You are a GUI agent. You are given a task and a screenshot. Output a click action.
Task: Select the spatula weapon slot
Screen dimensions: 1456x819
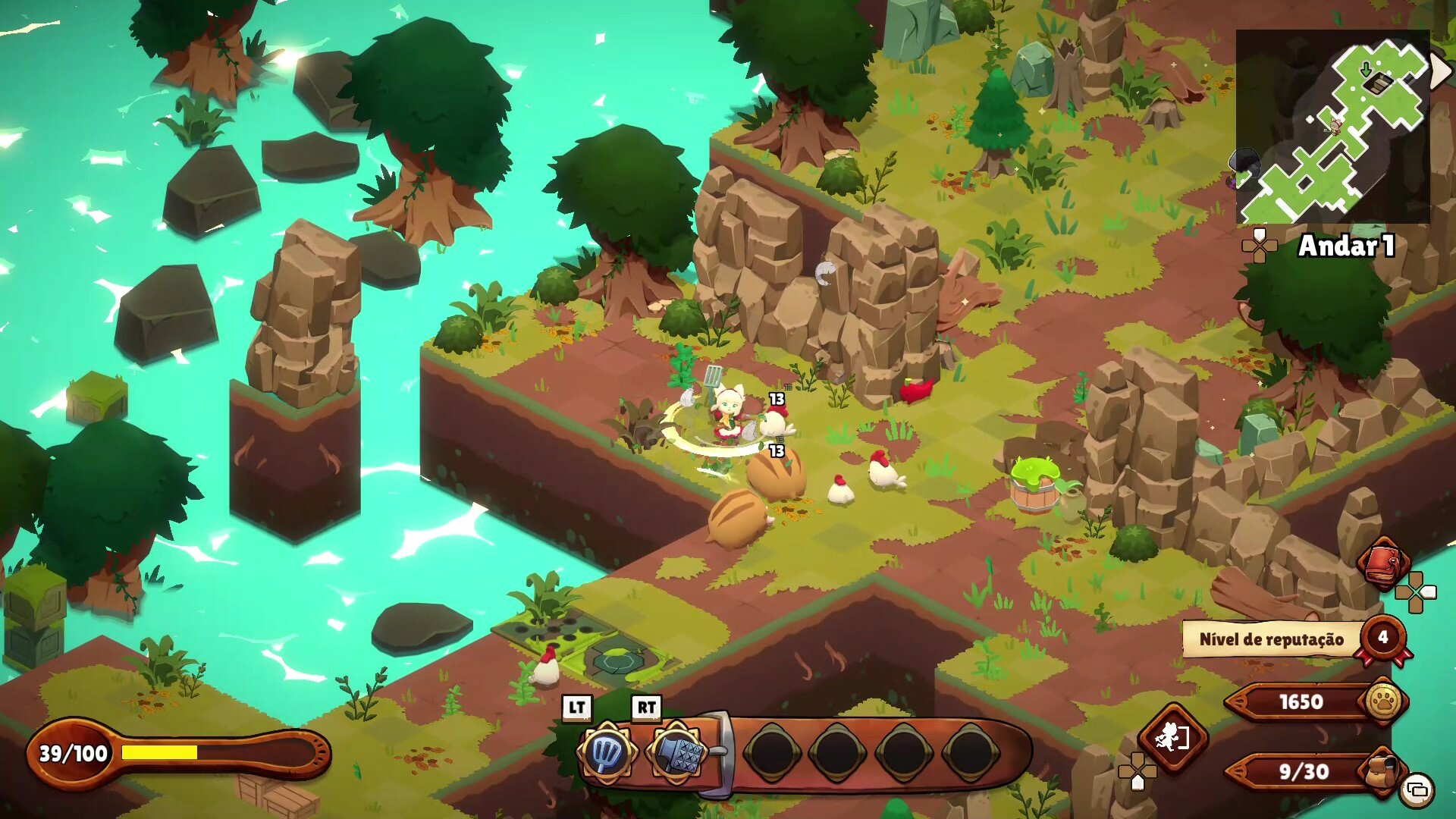pyautogui.click(x=606, y=752)
